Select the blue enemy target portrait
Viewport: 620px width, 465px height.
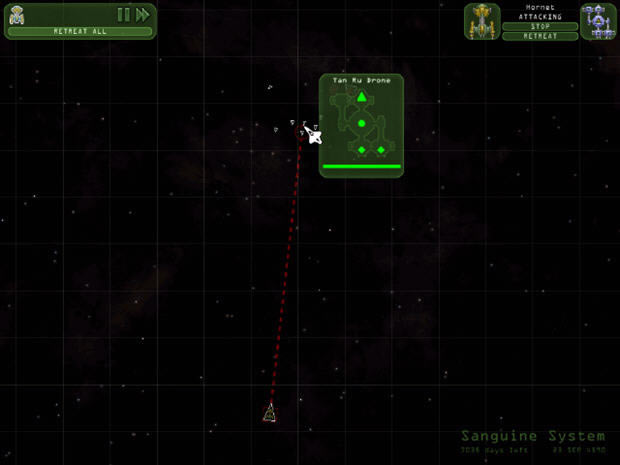tap(598, 21)
